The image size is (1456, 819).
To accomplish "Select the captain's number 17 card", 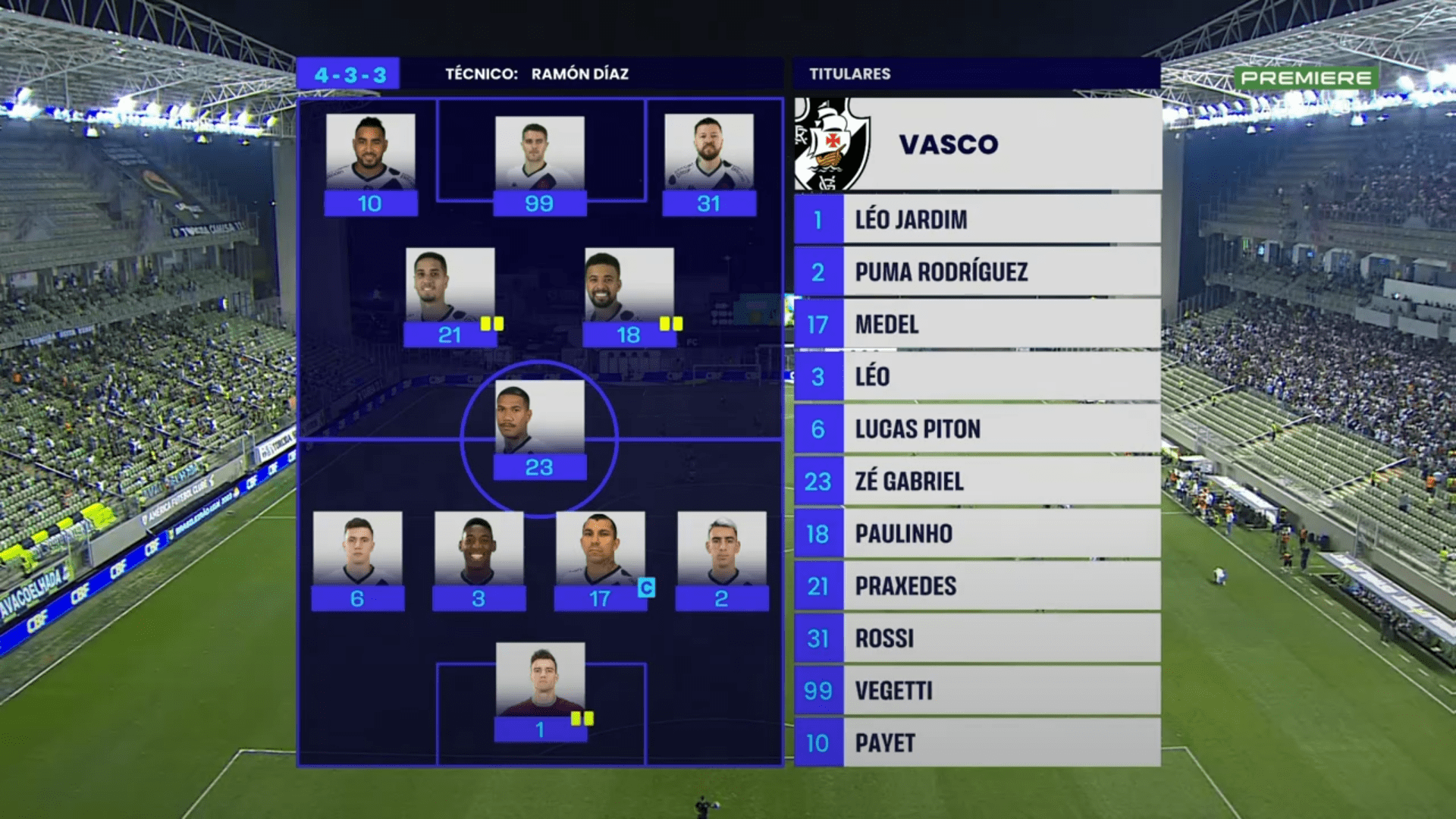I will (x=600, y=561).
